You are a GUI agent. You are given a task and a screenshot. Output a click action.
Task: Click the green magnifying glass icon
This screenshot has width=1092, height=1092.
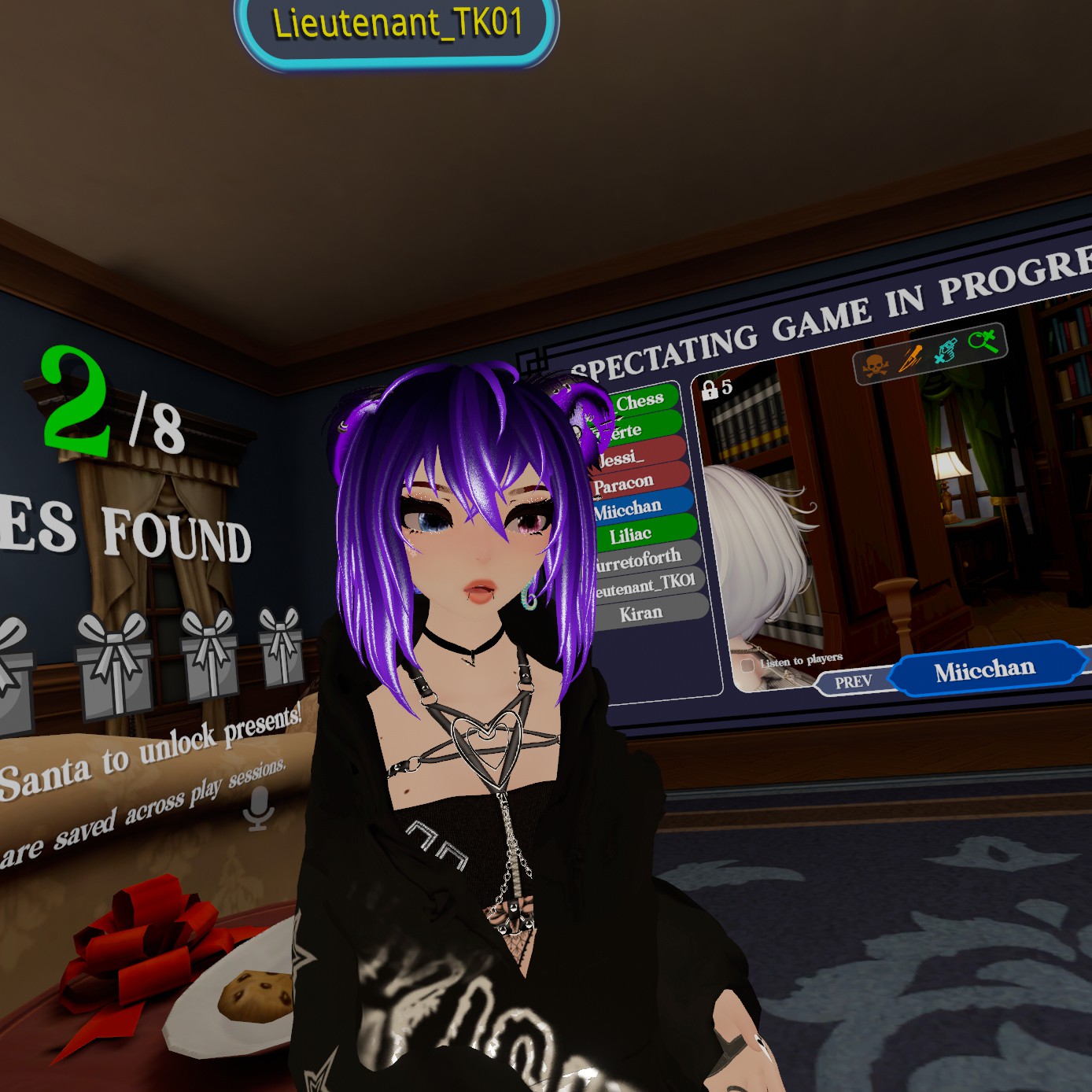[983, 341]
